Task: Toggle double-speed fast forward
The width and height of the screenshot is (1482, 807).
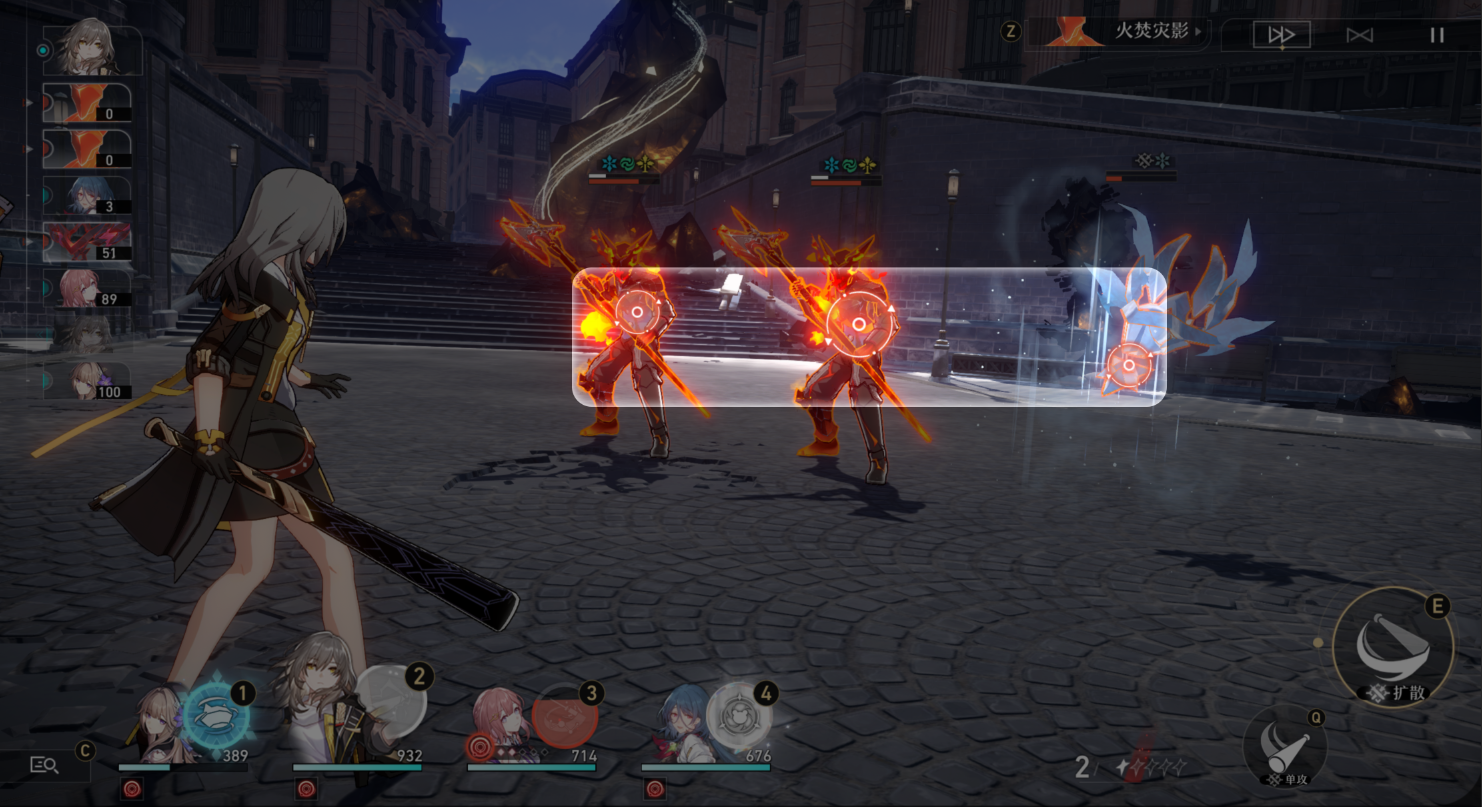Action: [1281, 35]
